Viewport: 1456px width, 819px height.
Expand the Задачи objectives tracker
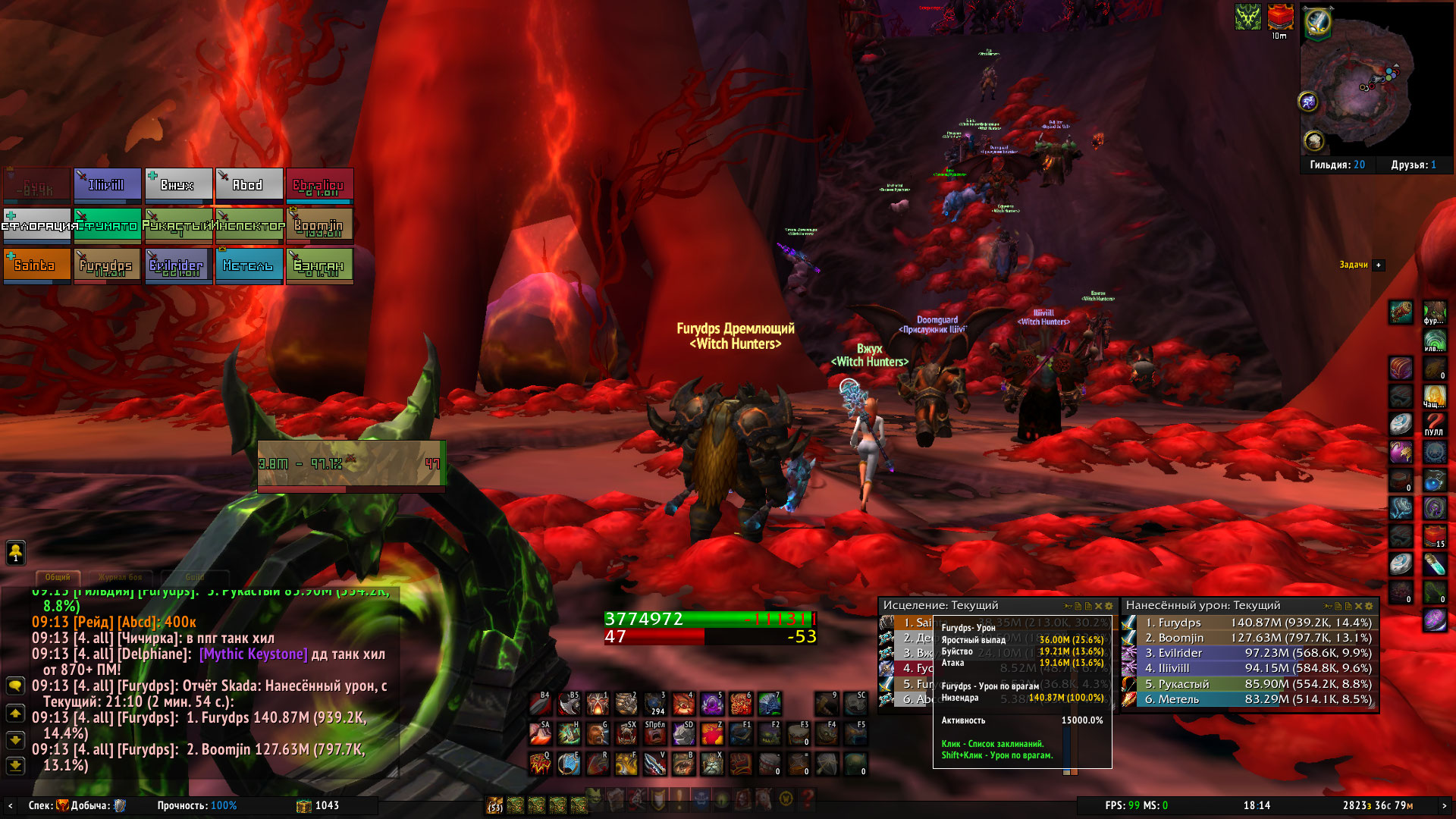click(1379, 265)
